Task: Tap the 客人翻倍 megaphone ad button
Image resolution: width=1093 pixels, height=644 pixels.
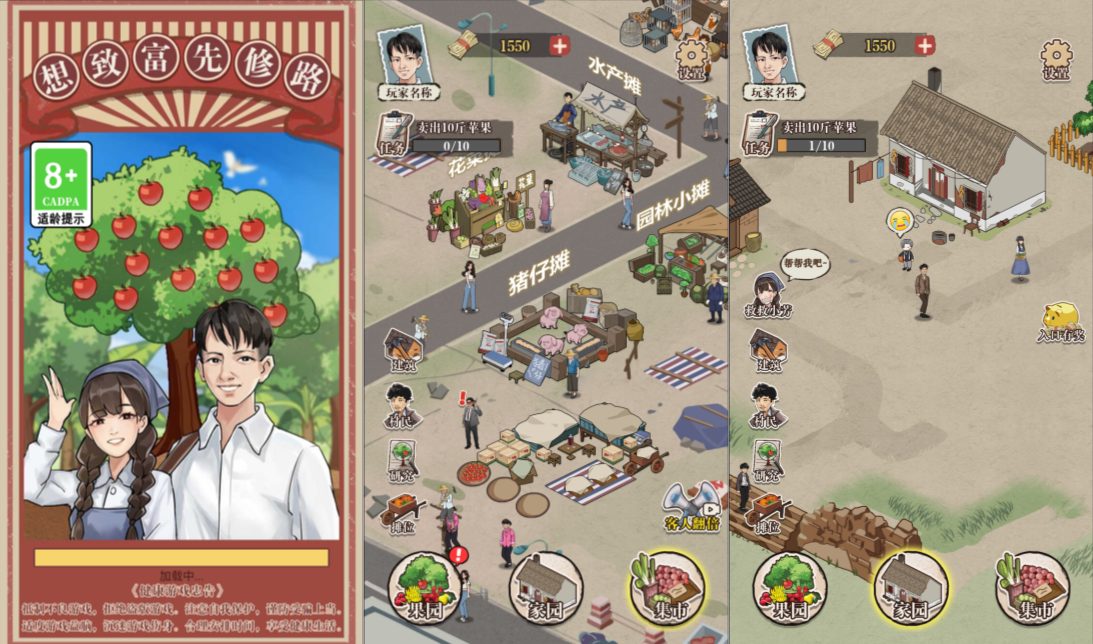Action: click(x=692, y=505)
